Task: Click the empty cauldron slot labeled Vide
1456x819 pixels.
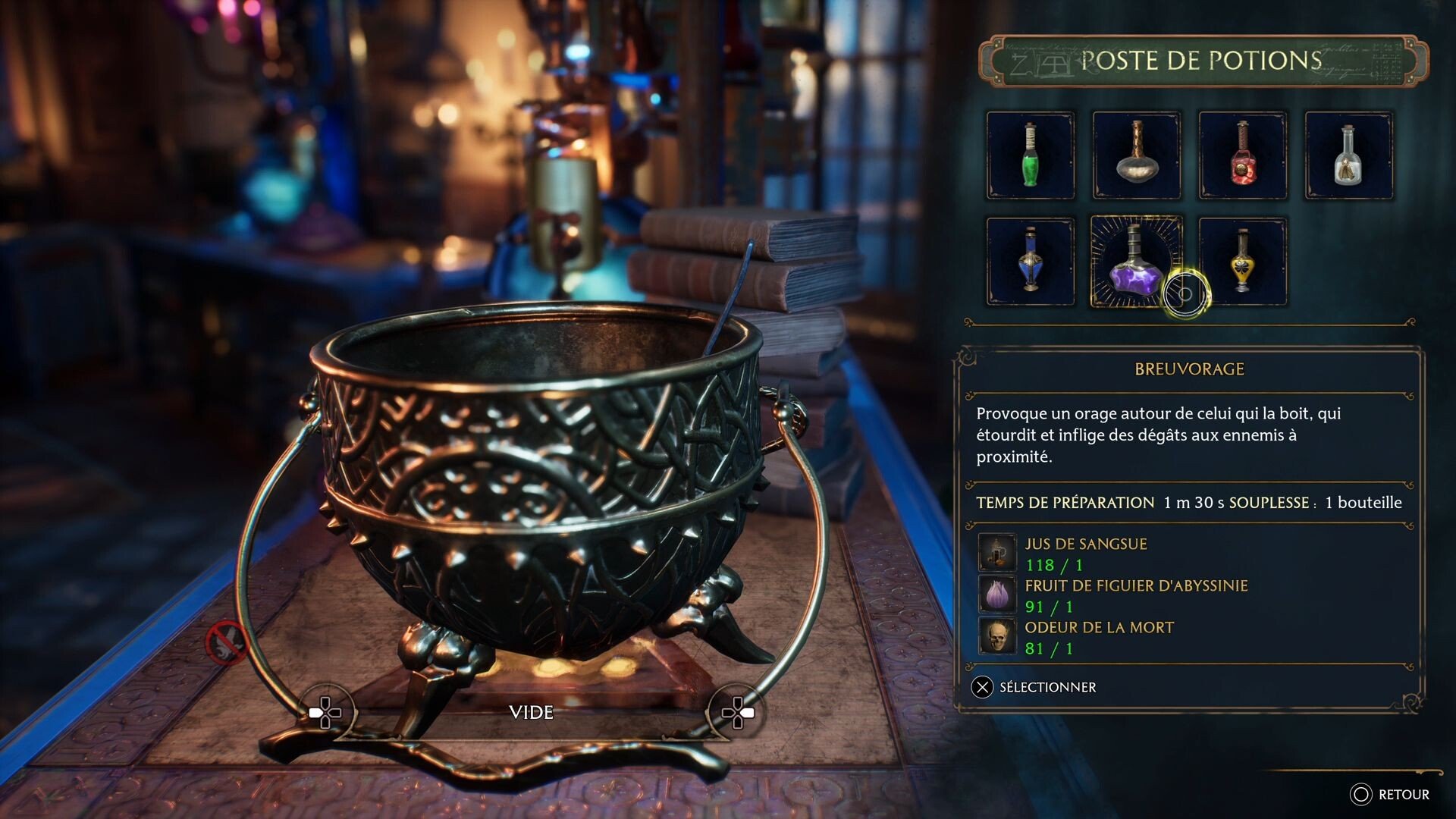Action: 531,712
